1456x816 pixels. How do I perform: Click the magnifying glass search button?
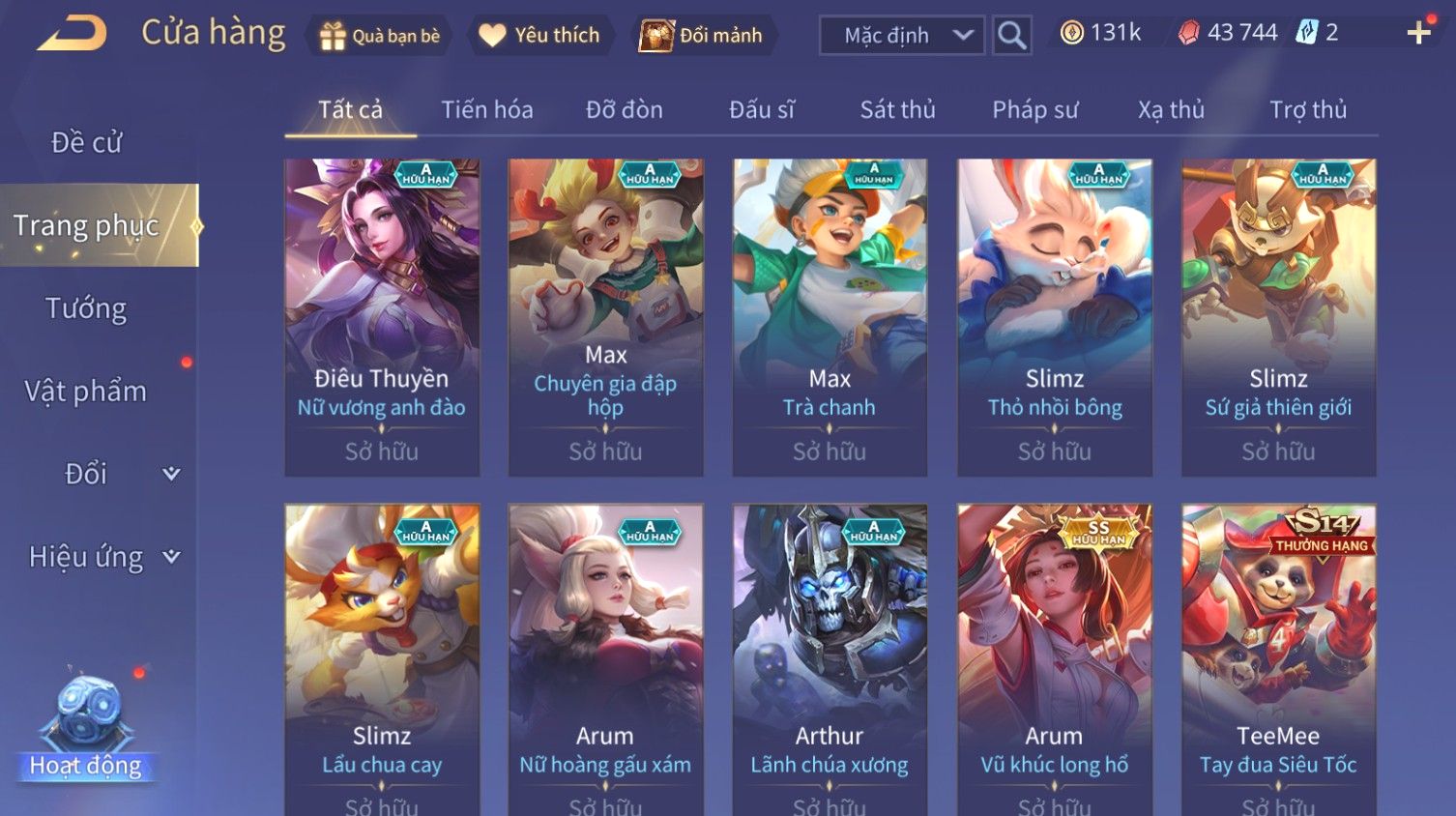click(1011, 36)
